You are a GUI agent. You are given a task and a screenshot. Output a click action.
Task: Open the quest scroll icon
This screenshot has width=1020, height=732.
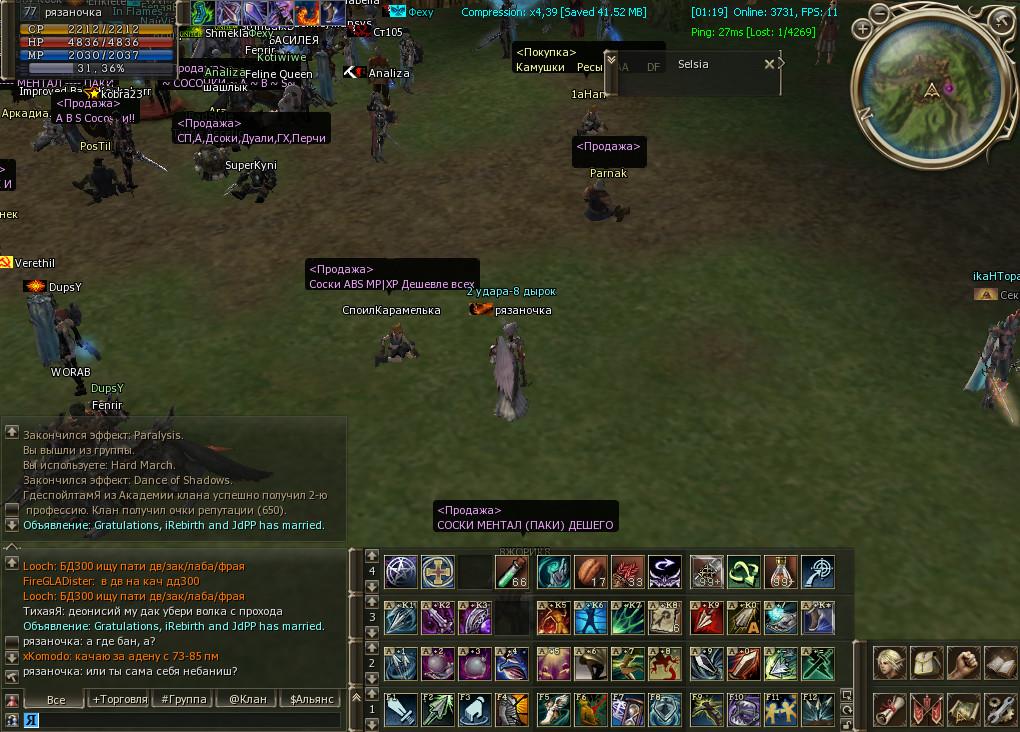(x=890, y=709)
